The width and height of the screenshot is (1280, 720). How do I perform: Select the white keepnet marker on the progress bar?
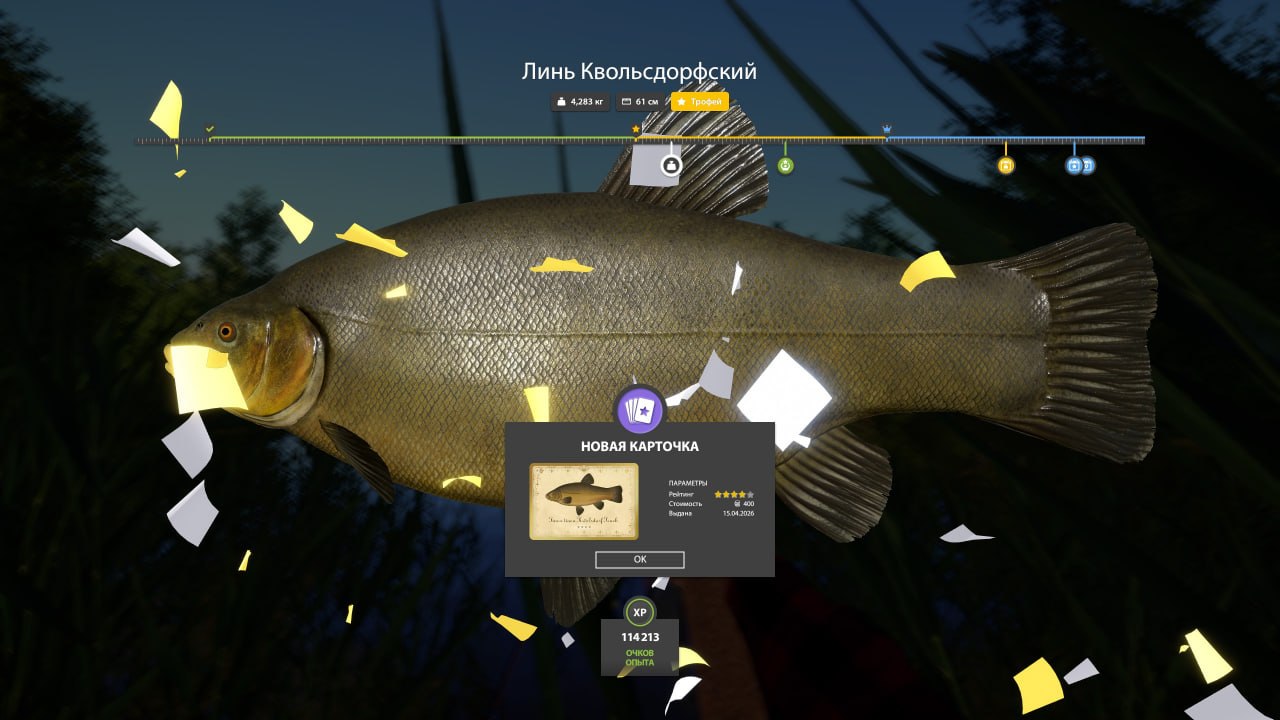click(x=670, y=164)
